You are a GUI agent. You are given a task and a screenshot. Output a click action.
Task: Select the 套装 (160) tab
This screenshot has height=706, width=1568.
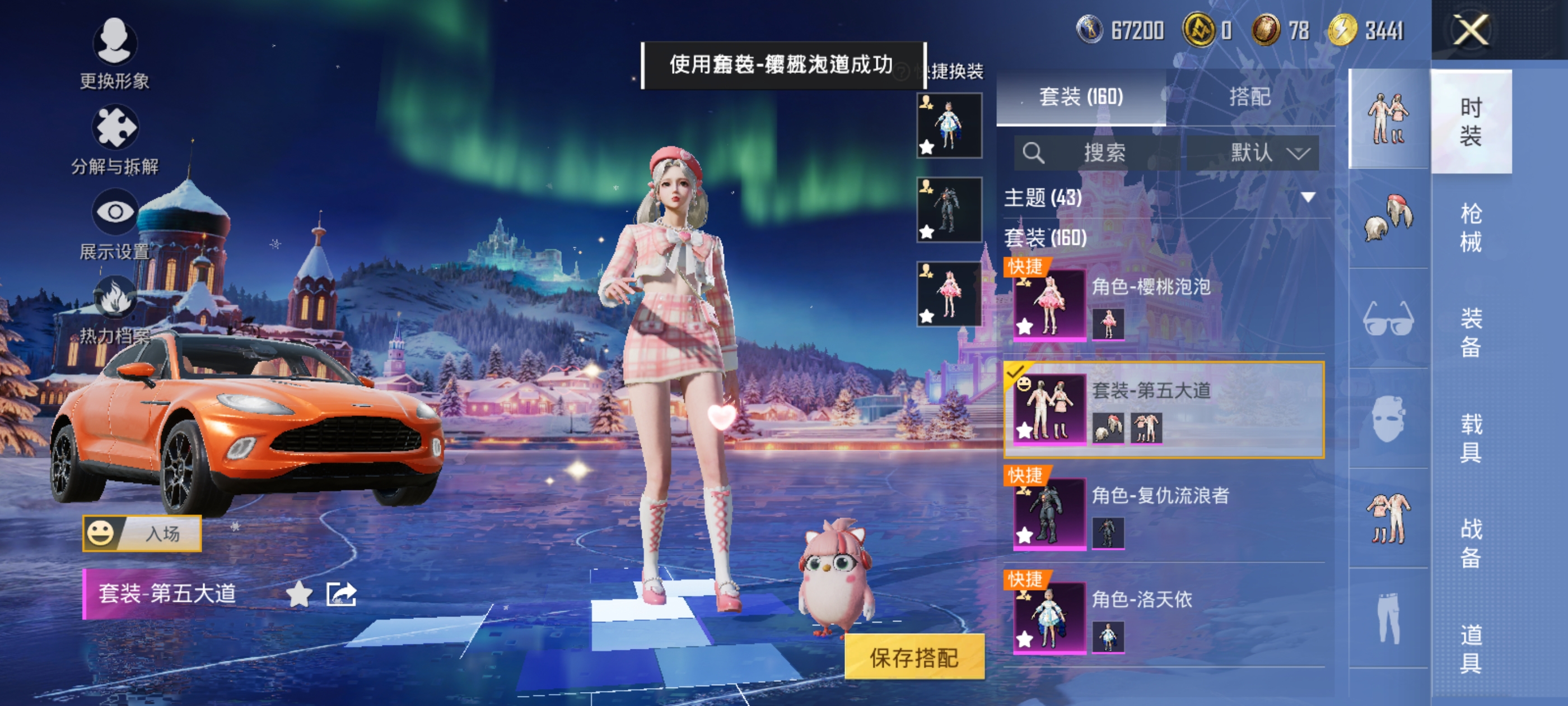[1080, 97]
